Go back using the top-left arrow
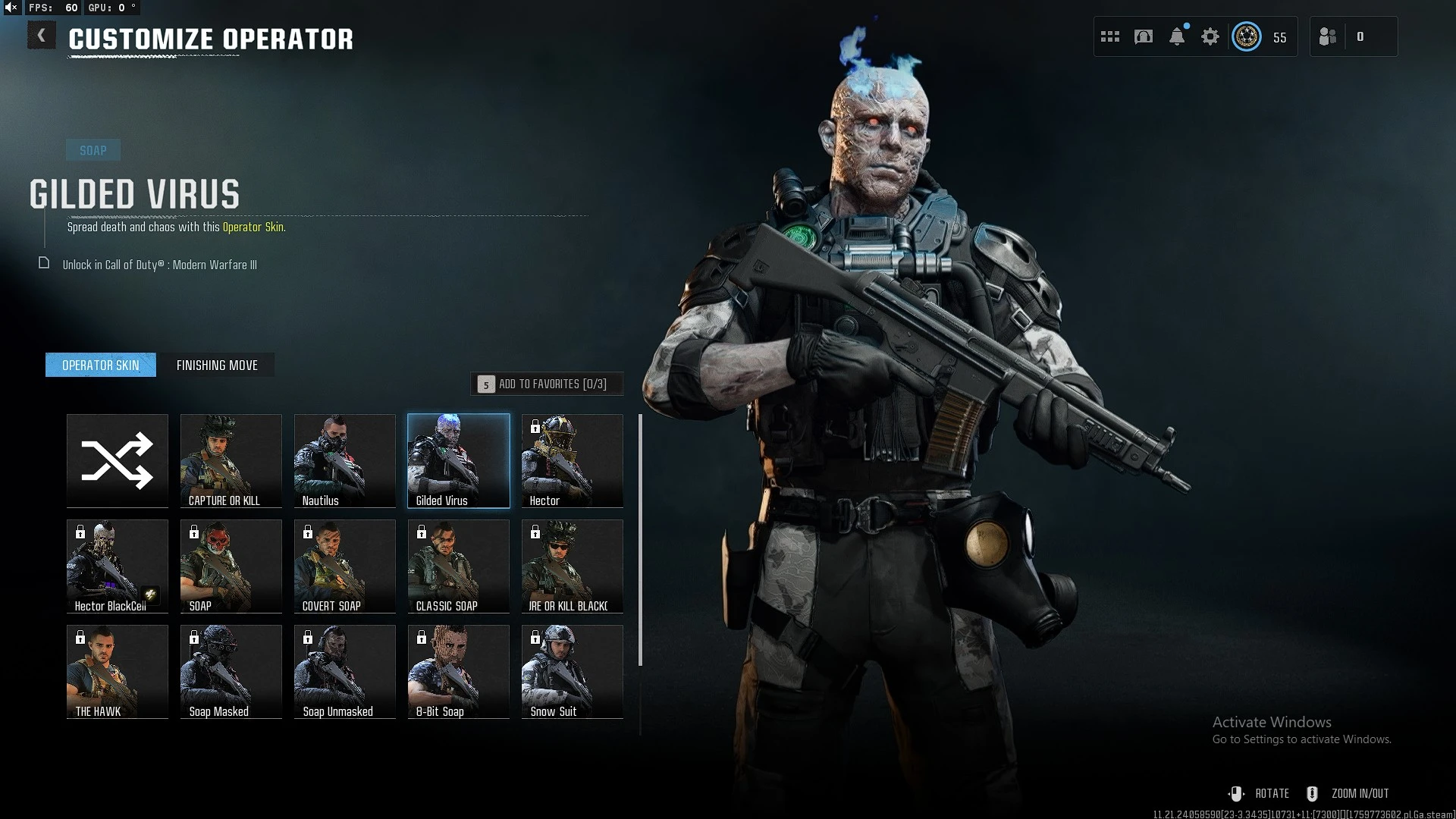This screenshot has width=1456, height=819. point(42,36)
